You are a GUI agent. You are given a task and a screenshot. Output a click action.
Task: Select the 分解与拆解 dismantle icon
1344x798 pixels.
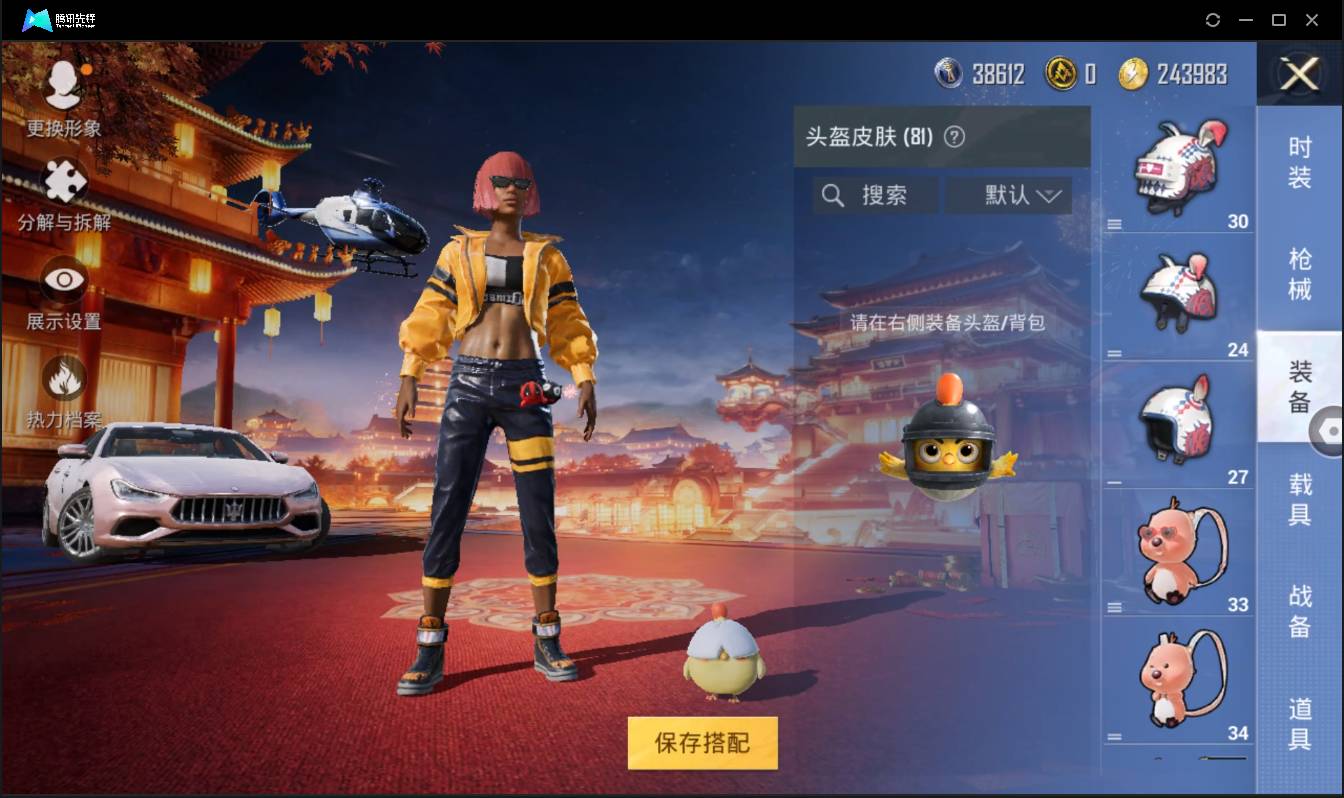(x=62, y=190)
